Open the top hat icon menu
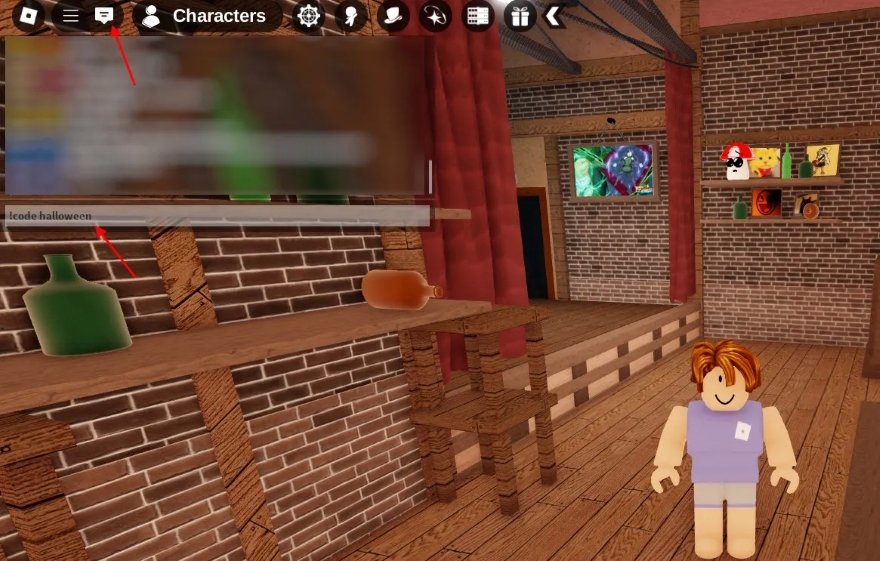This screenshot has width=880, height=561. (x=393, y=16)
